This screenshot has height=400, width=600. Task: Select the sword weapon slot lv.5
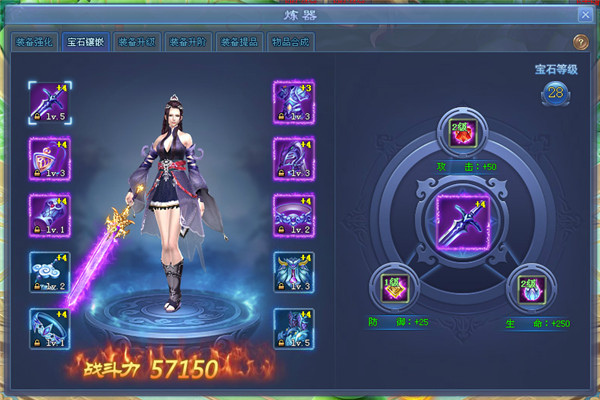click(49, 102)
